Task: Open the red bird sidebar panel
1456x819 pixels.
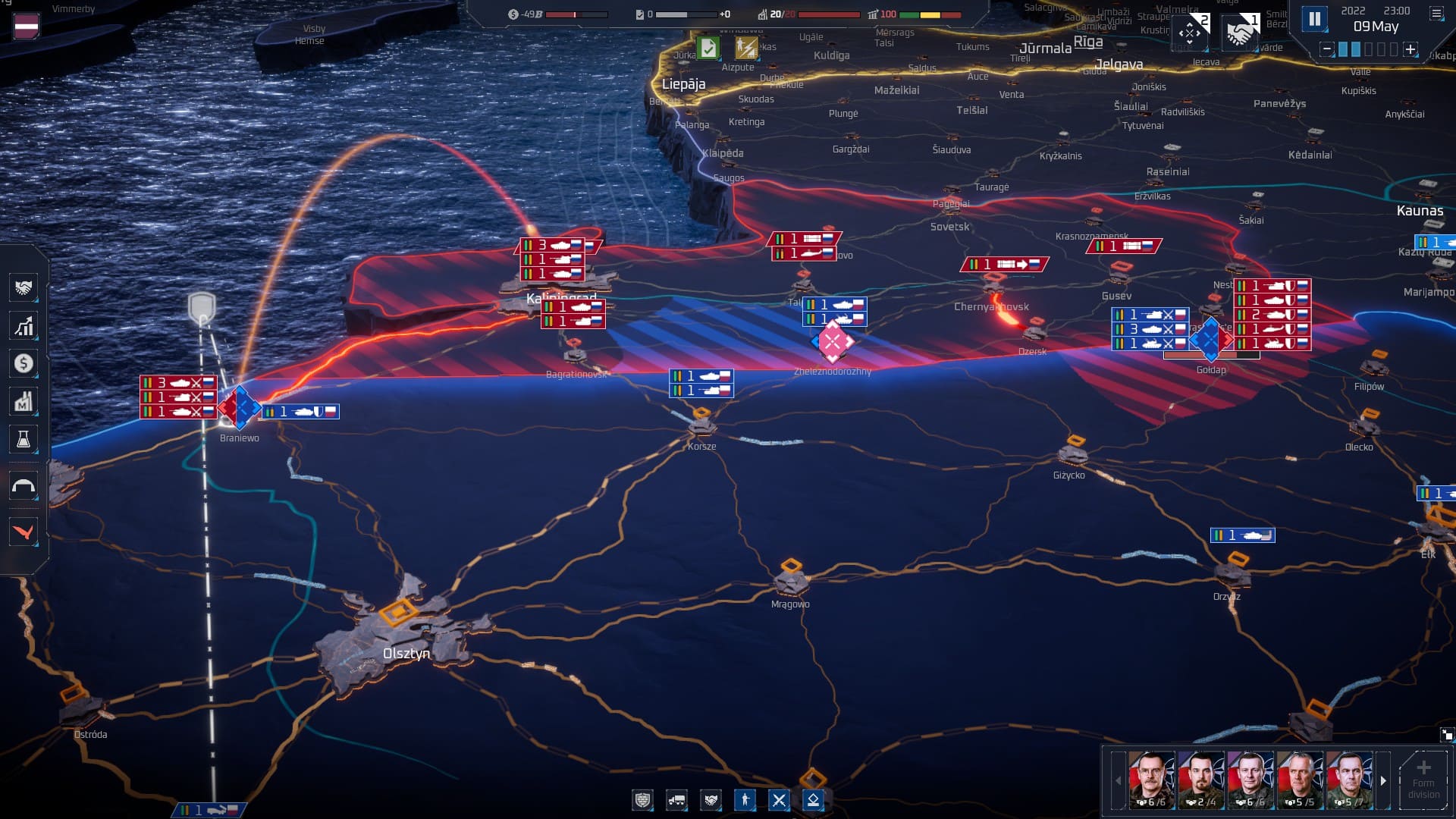Action: [24, 532]
